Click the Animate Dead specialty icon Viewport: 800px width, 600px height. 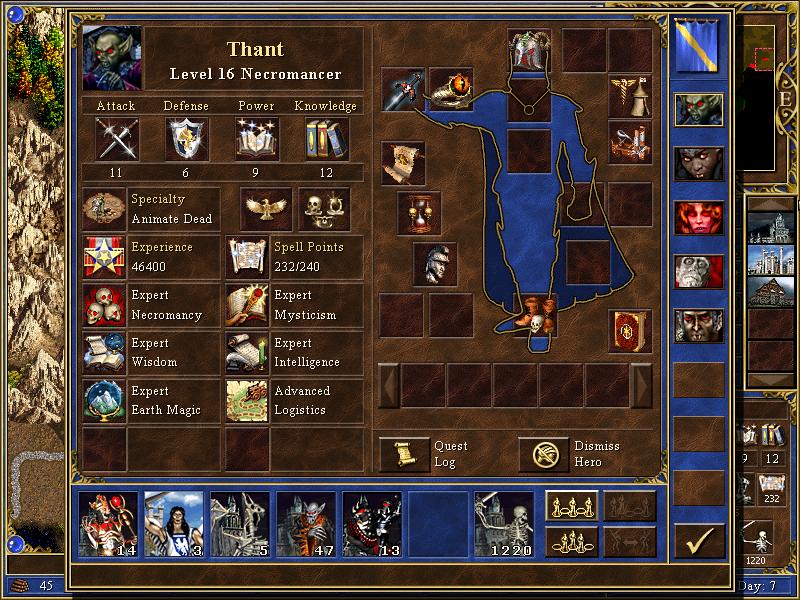click(104, 210)
